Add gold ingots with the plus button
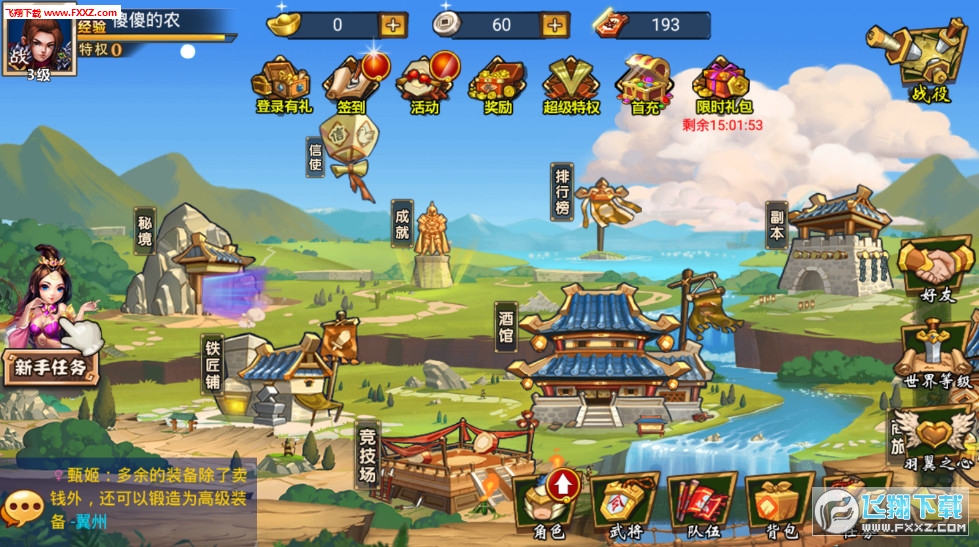This screenshot has width=979, height=547. 393,25
